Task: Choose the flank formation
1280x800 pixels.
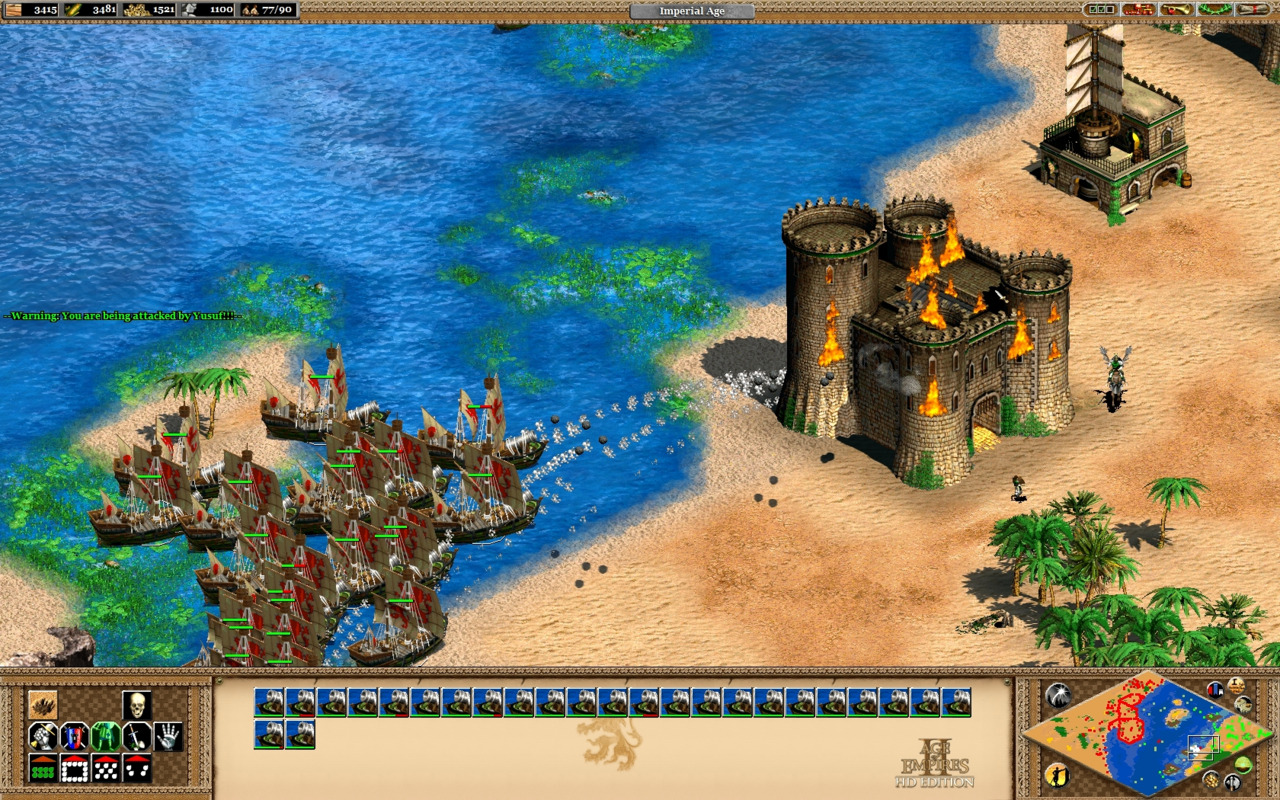Action: [x=137, y=769]
